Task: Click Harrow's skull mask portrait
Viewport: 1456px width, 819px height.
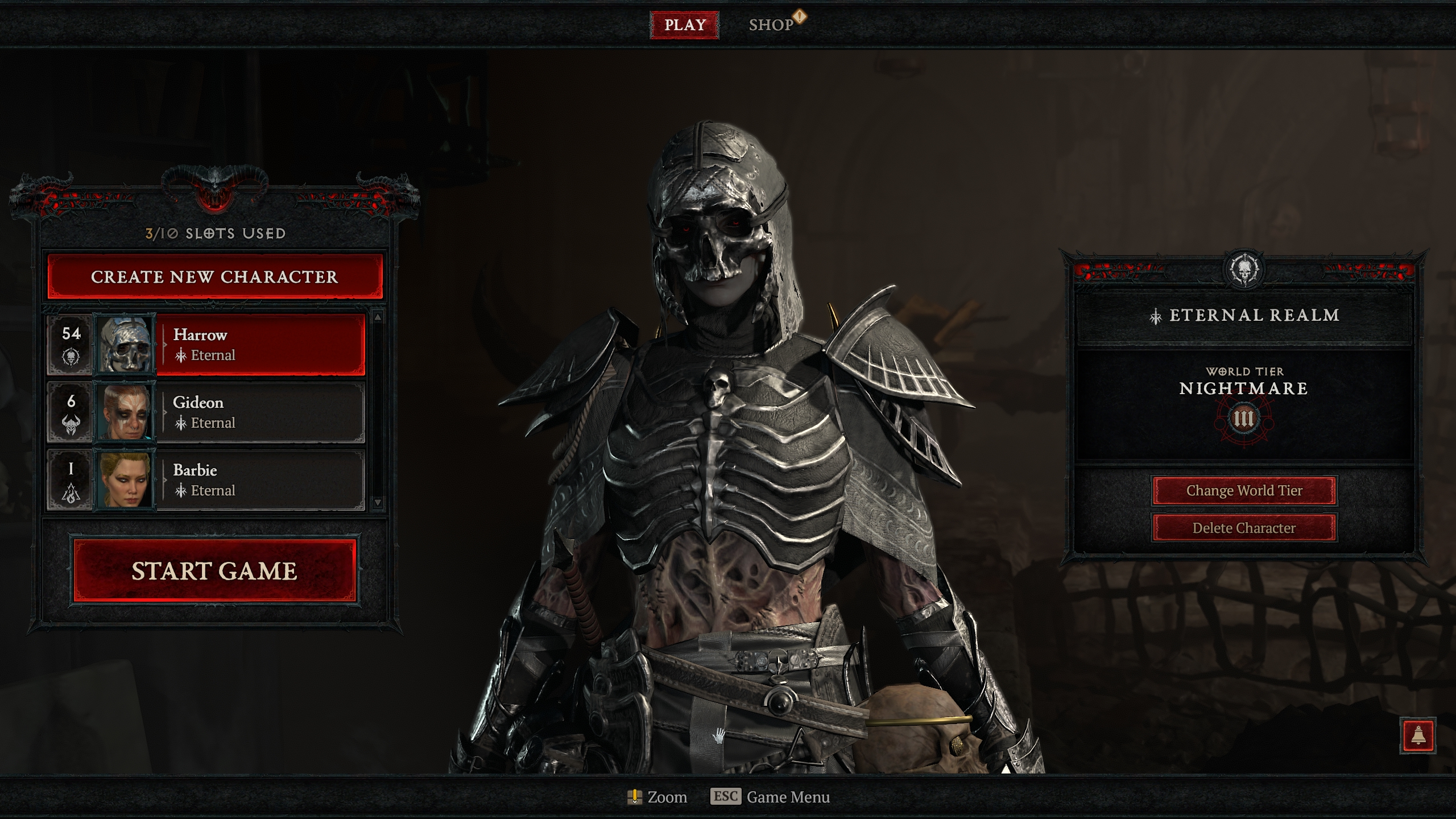Action: pos(125,345)
